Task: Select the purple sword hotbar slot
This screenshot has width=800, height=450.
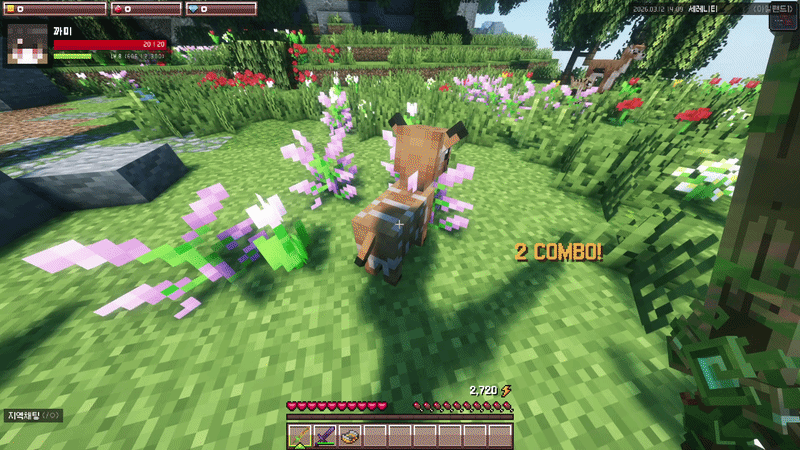Action: pyautogui.click(x=325, y=436)
